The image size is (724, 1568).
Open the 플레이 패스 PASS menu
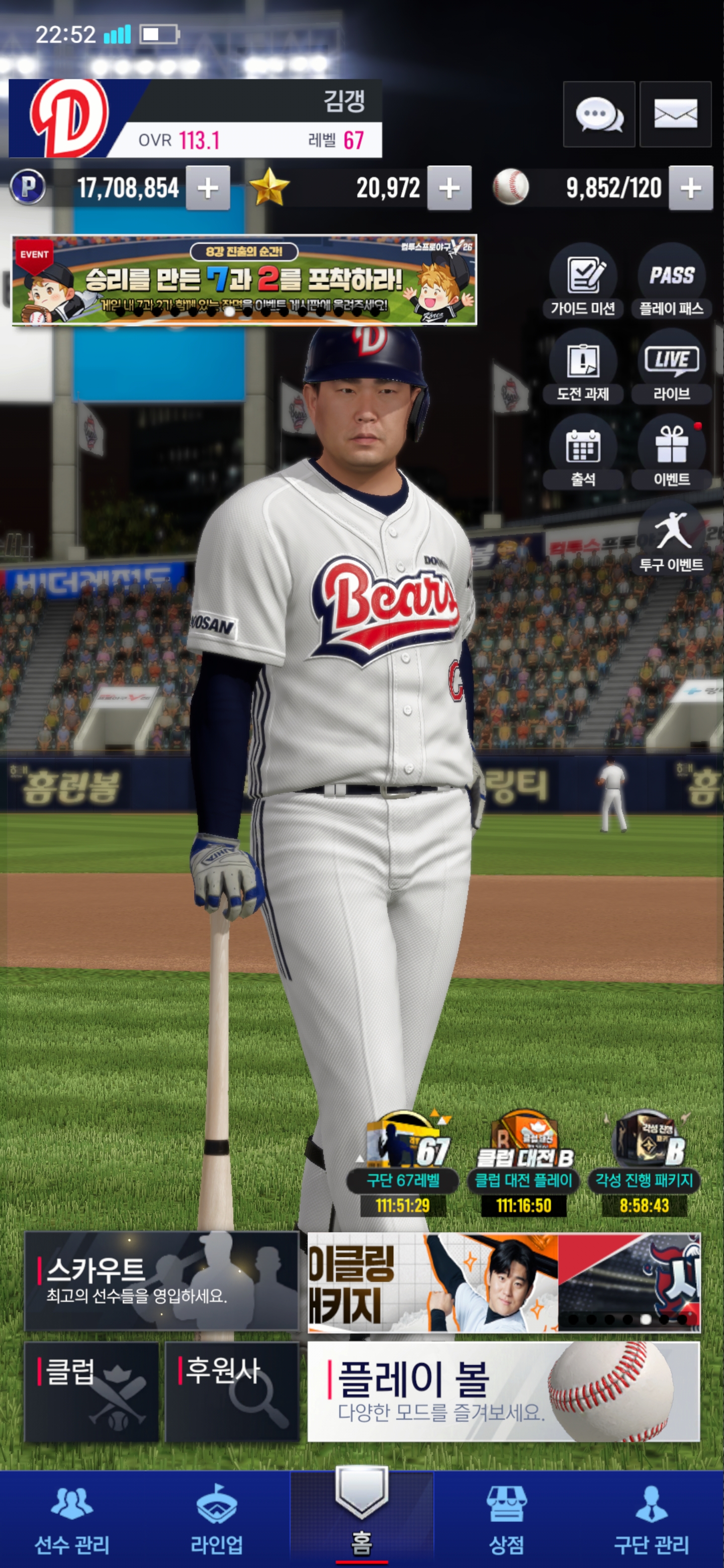(672, 280)
